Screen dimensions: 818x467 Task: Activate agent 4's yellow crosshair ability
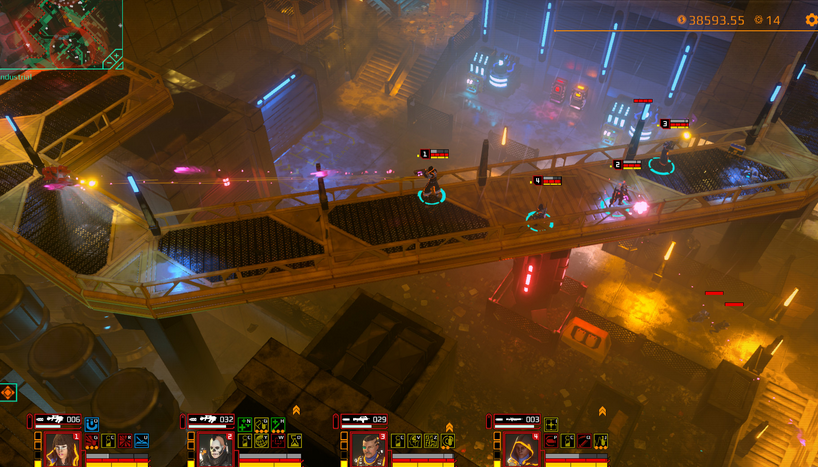coord(551,424)
